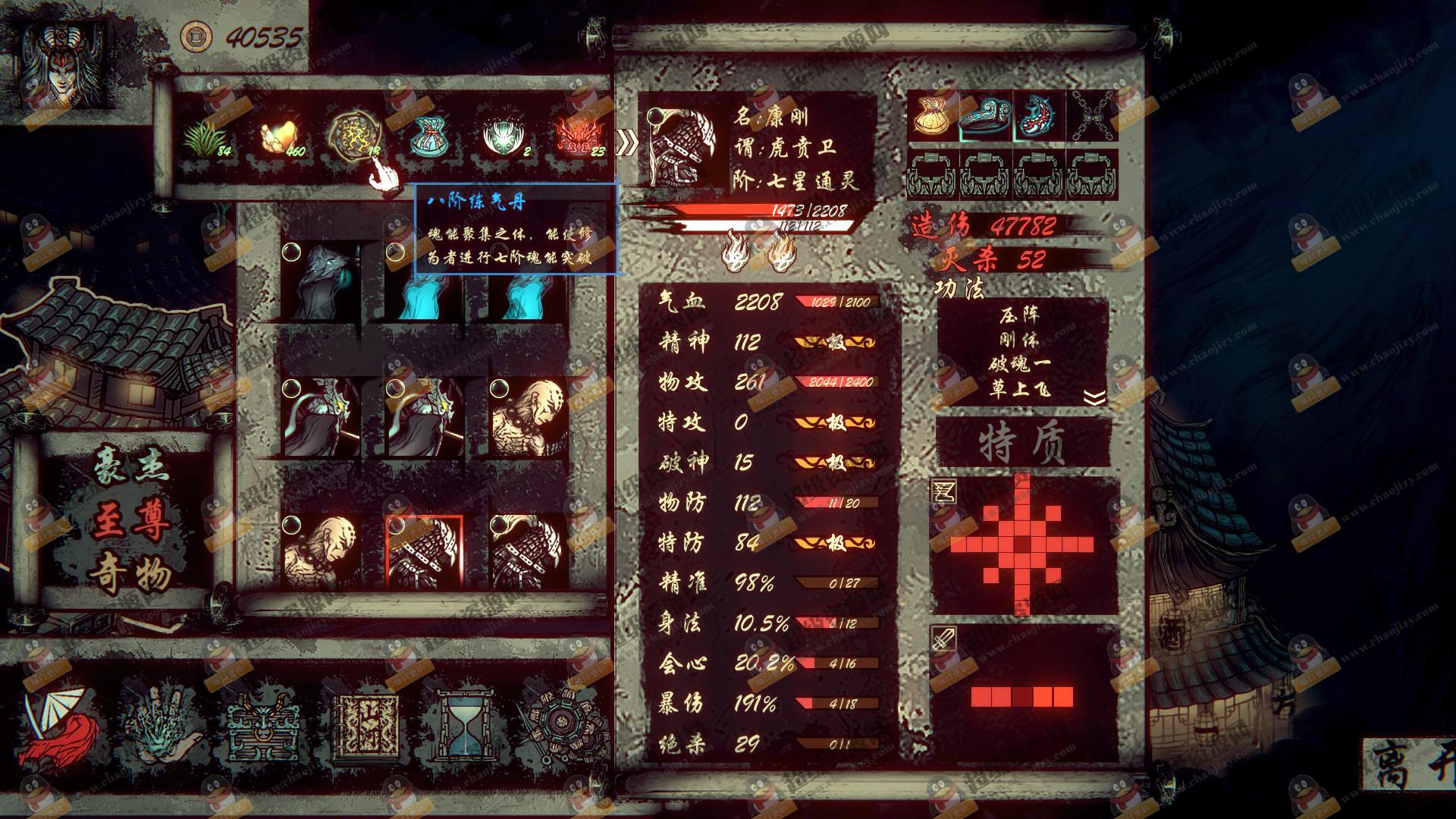Choose the highlighted armored guard portrait
The height and width of the screenshot is (819, 1456).
(424, 551)
